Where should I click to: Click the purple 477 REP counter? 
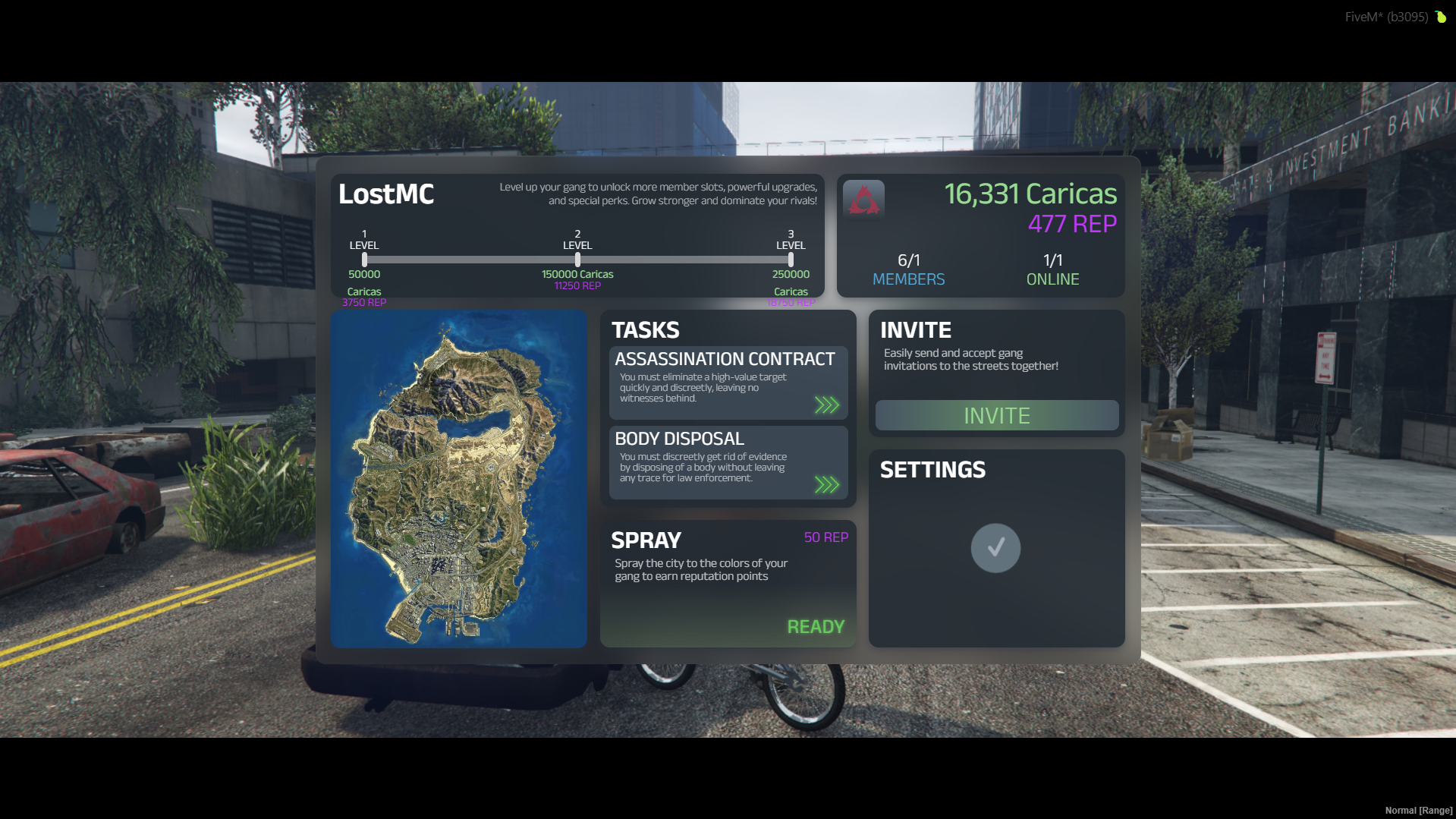(1072, 224)
